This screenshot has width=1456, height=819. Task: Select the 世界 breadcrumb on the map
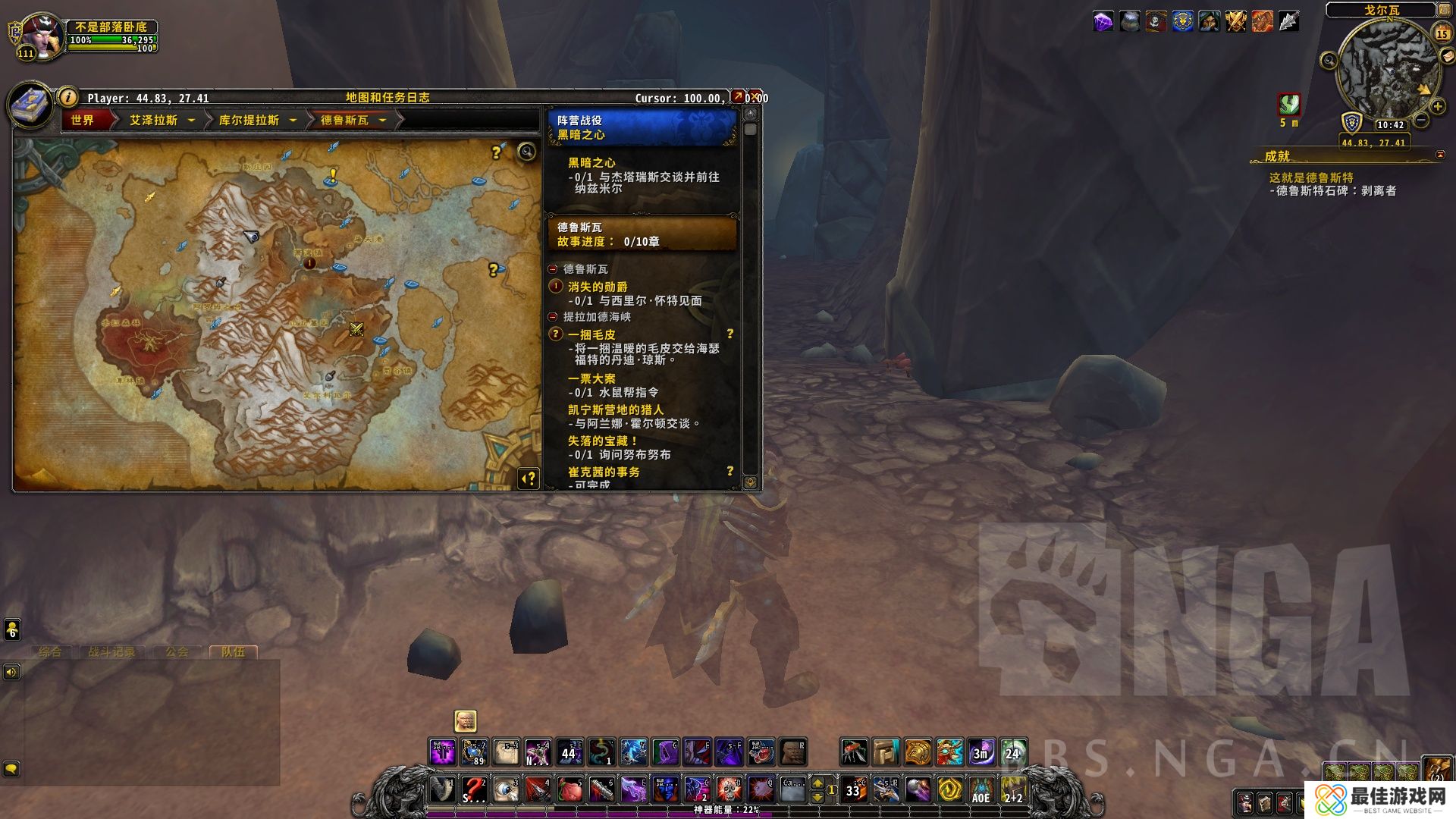(x=83, y=120)
